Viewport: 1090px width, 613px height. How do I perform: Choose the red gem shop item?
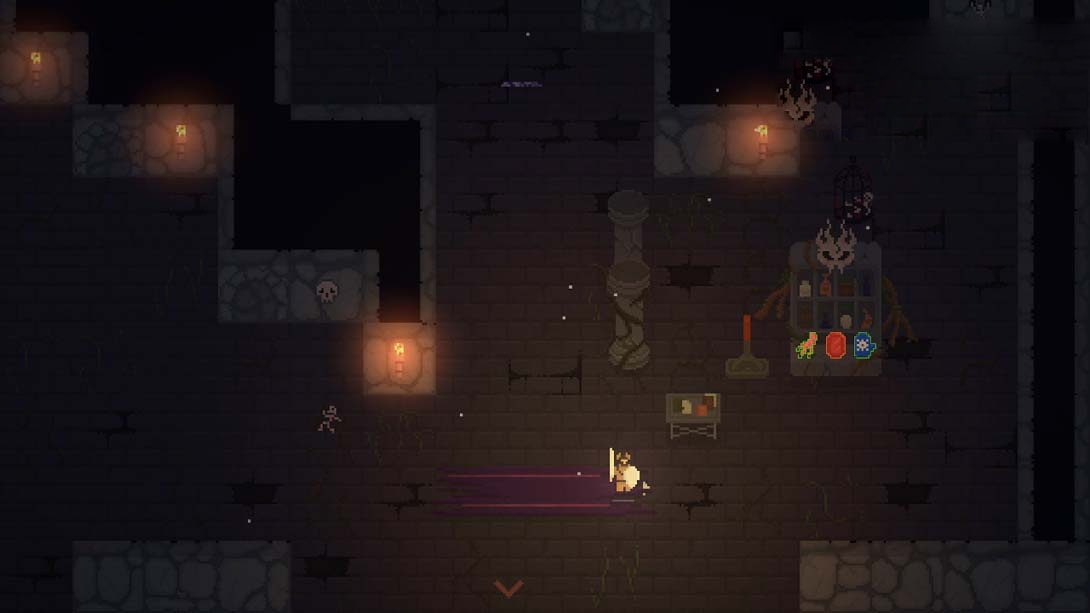click(x=836, y=346)
